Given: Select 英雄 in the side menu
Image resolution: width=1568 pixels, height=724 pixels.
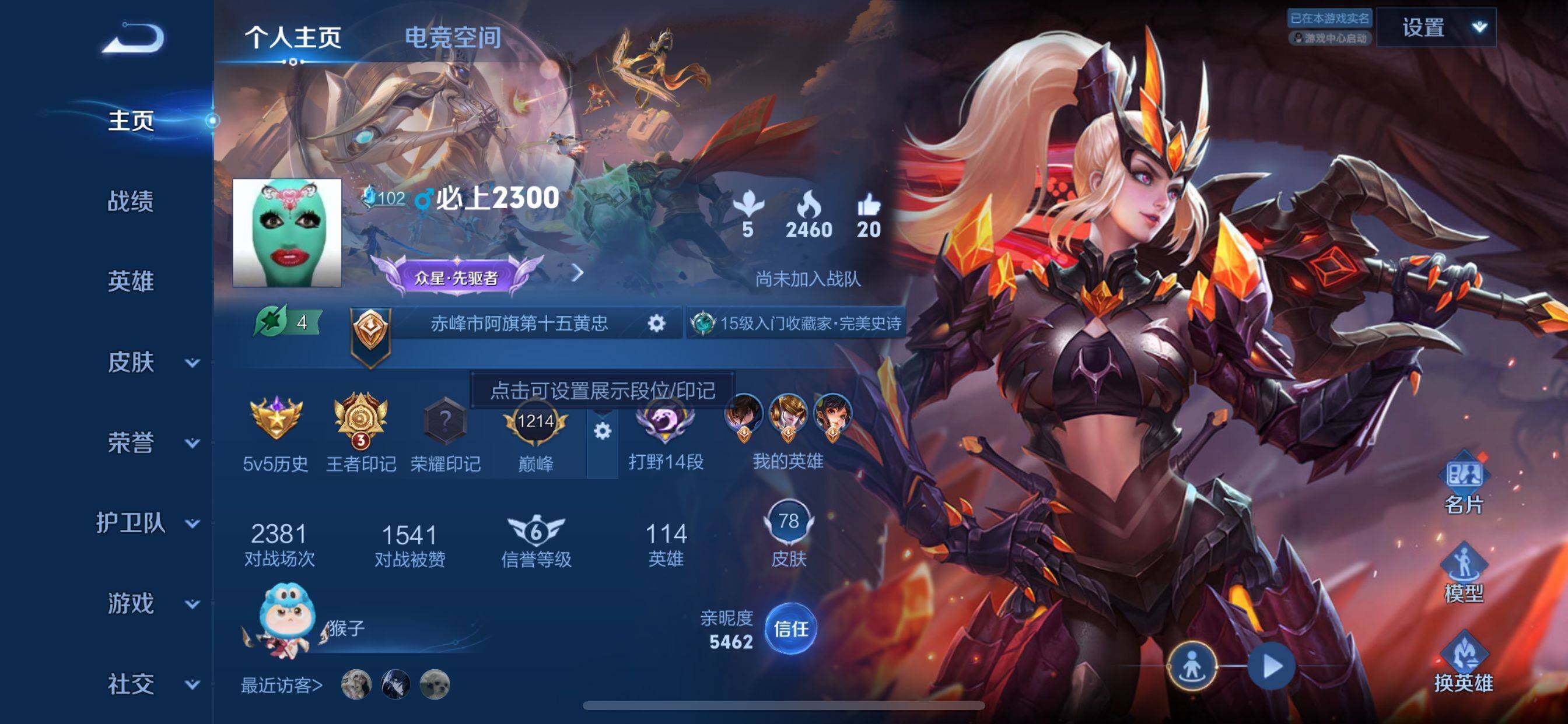Looking at the screenshot, I should [x=130, y=282].
